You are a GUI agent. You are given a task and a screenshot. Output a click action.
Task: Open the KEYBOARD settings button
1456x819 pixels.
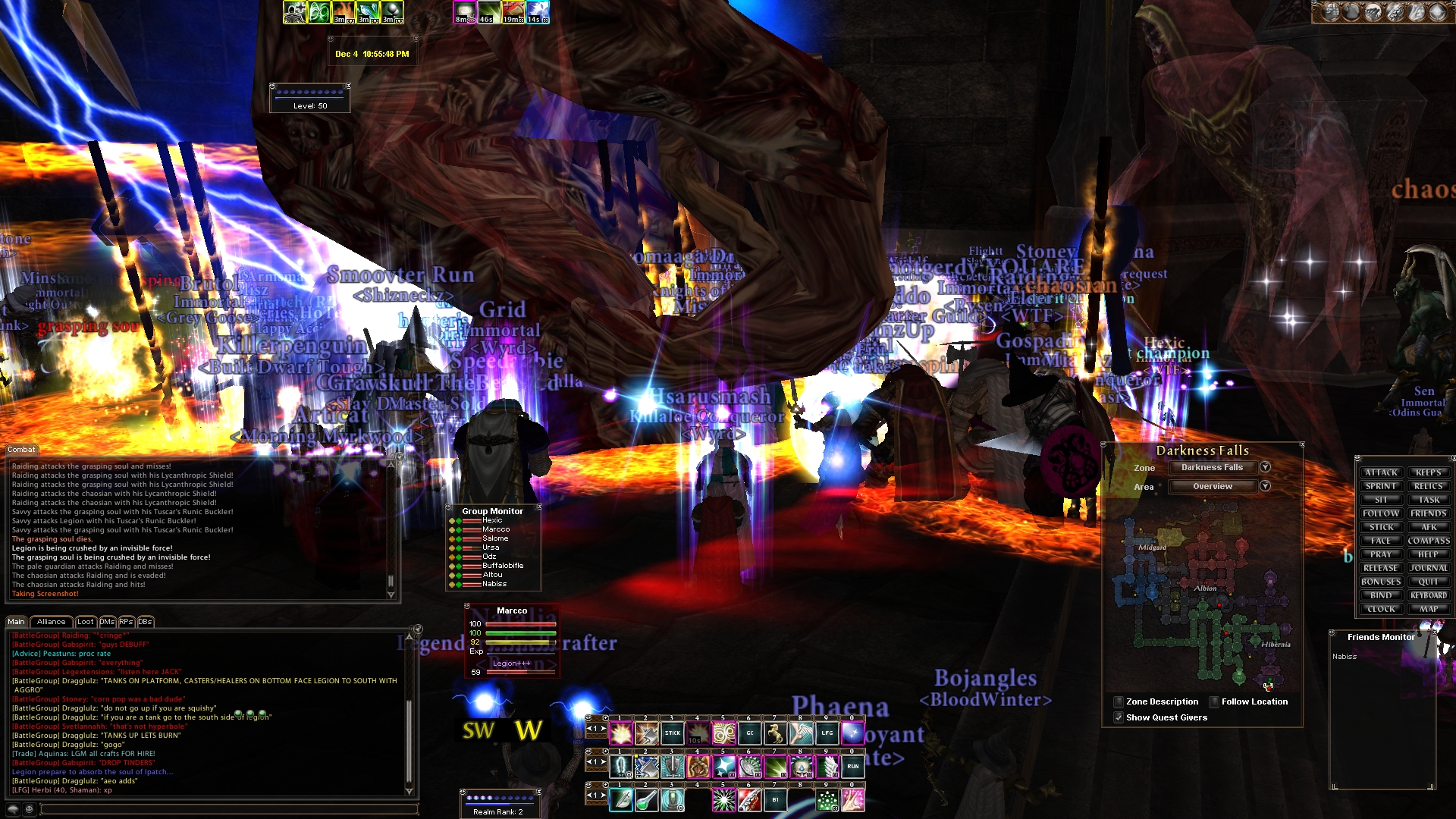(x=1429, y=595)
